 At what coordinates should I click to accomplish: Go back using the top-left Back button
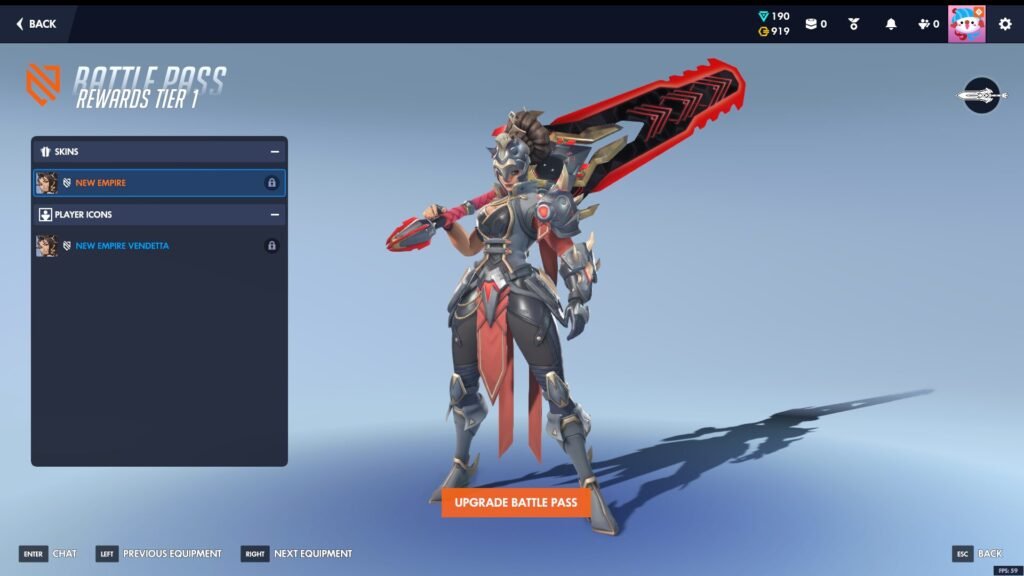click(x=37, y=24)
